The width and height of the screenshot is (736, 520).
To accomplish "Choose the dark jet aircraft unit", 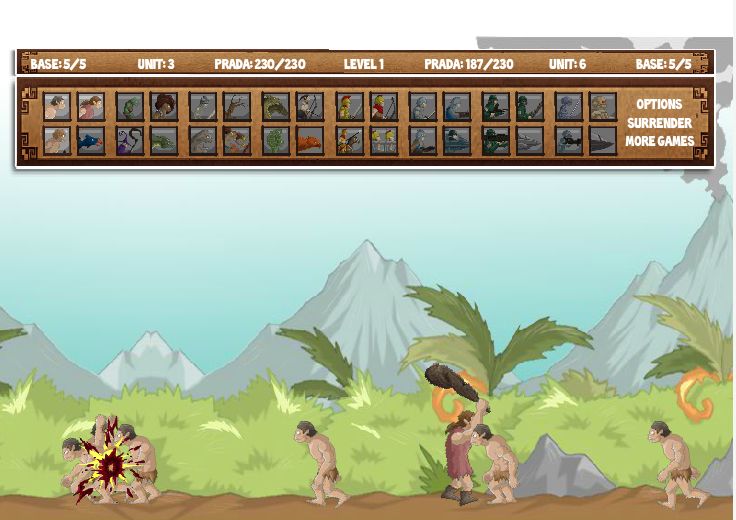I will 603,141.
